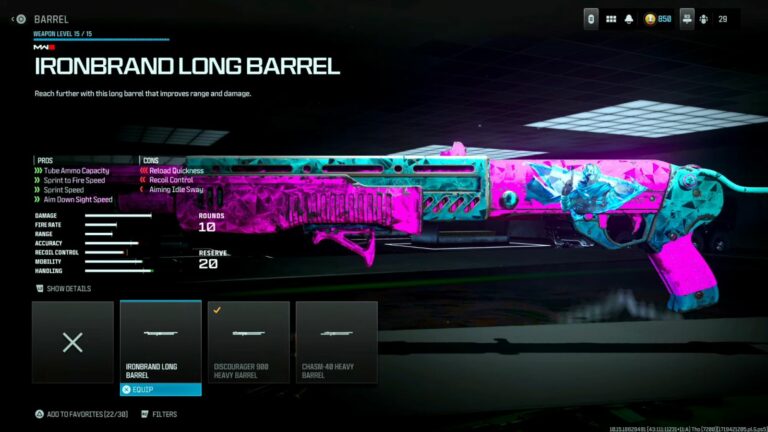Choose the Discourager 980 Heavy Barrel
The image size is (768, 432).
(248, 341)
